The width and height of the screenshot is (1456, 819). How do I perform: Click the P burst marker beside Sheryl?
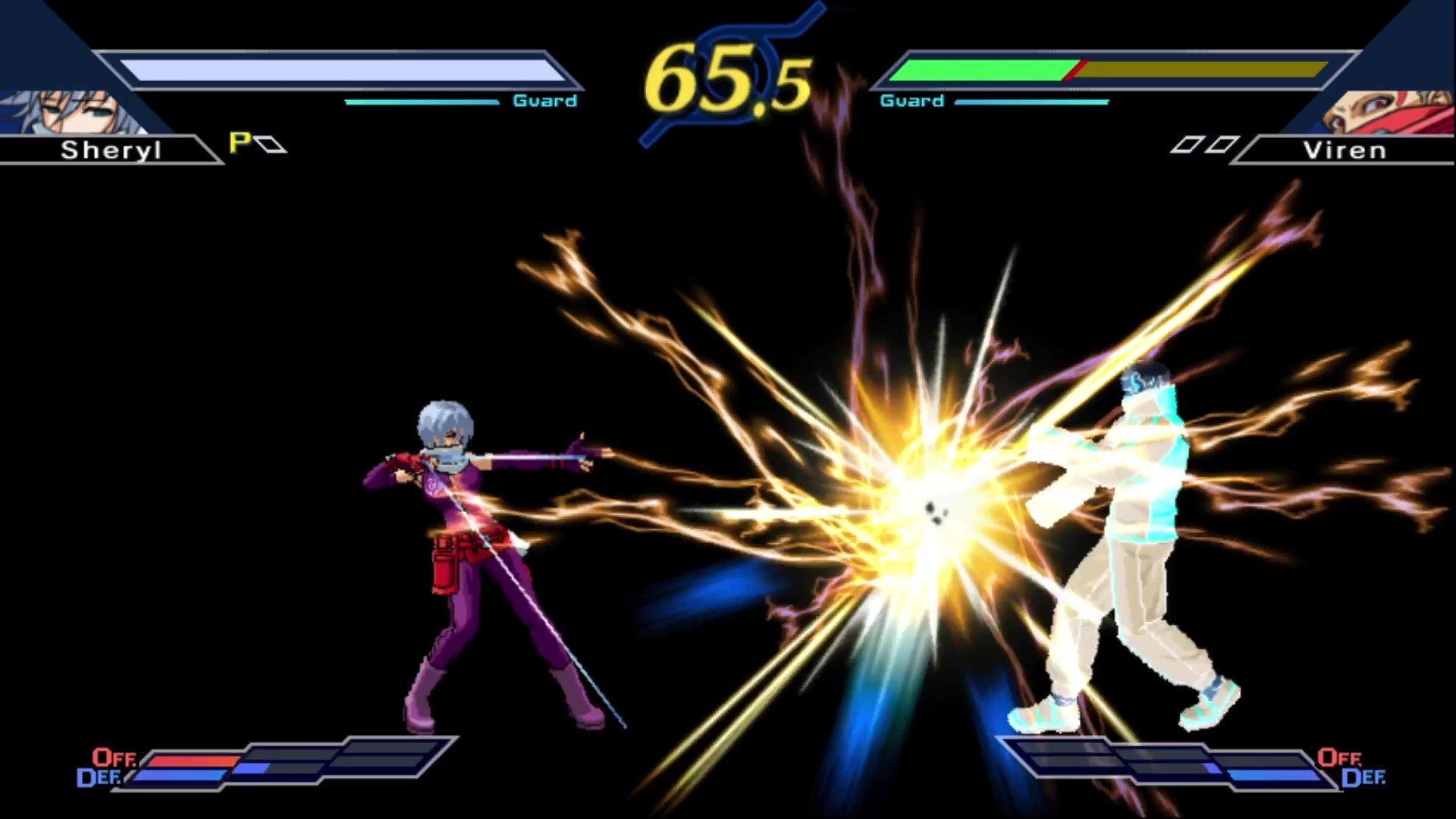pyautogui.click(x=238, y=144)
